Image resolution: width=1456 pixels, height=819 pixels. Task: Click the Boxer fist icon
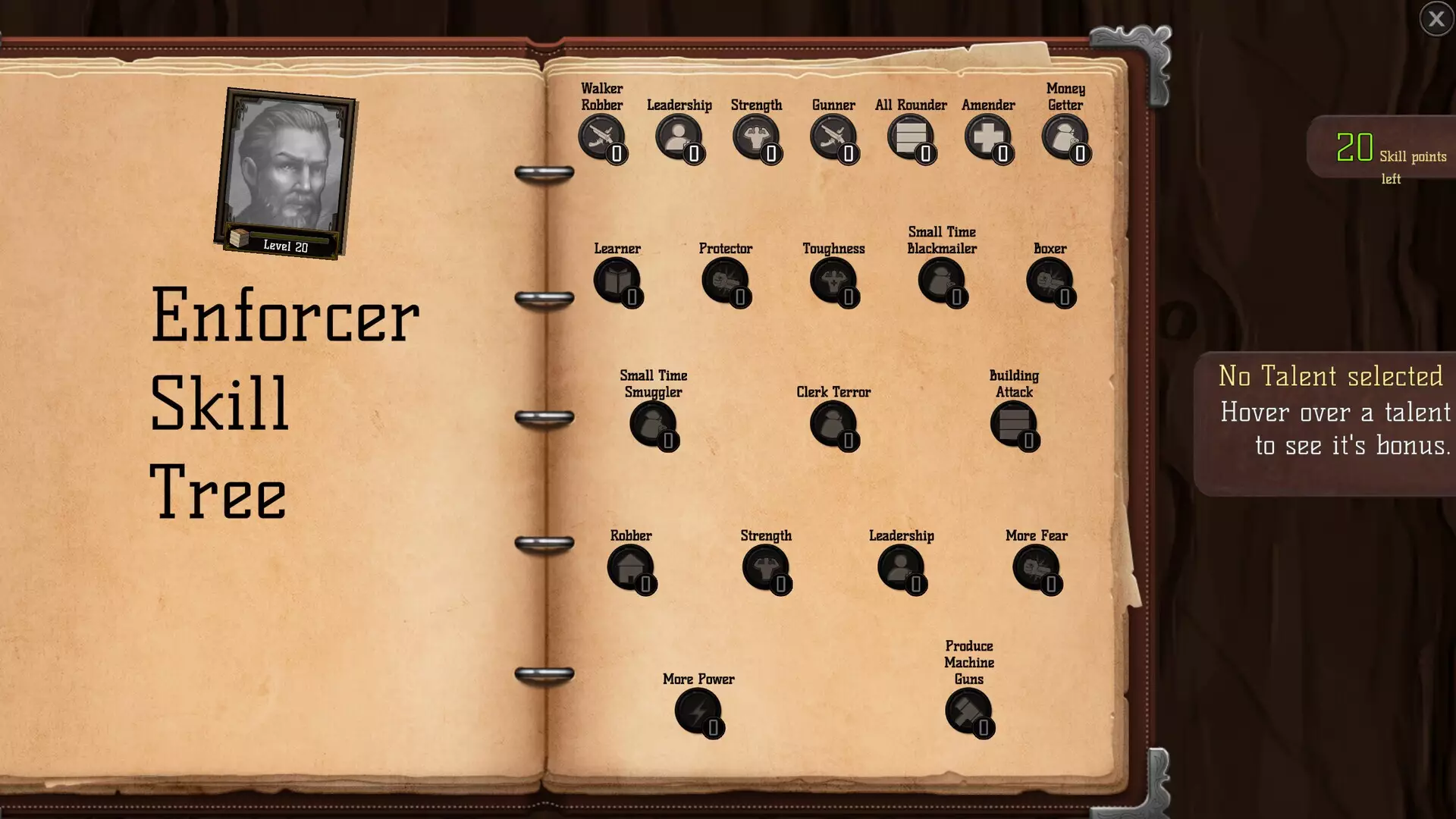point(1050,281)
